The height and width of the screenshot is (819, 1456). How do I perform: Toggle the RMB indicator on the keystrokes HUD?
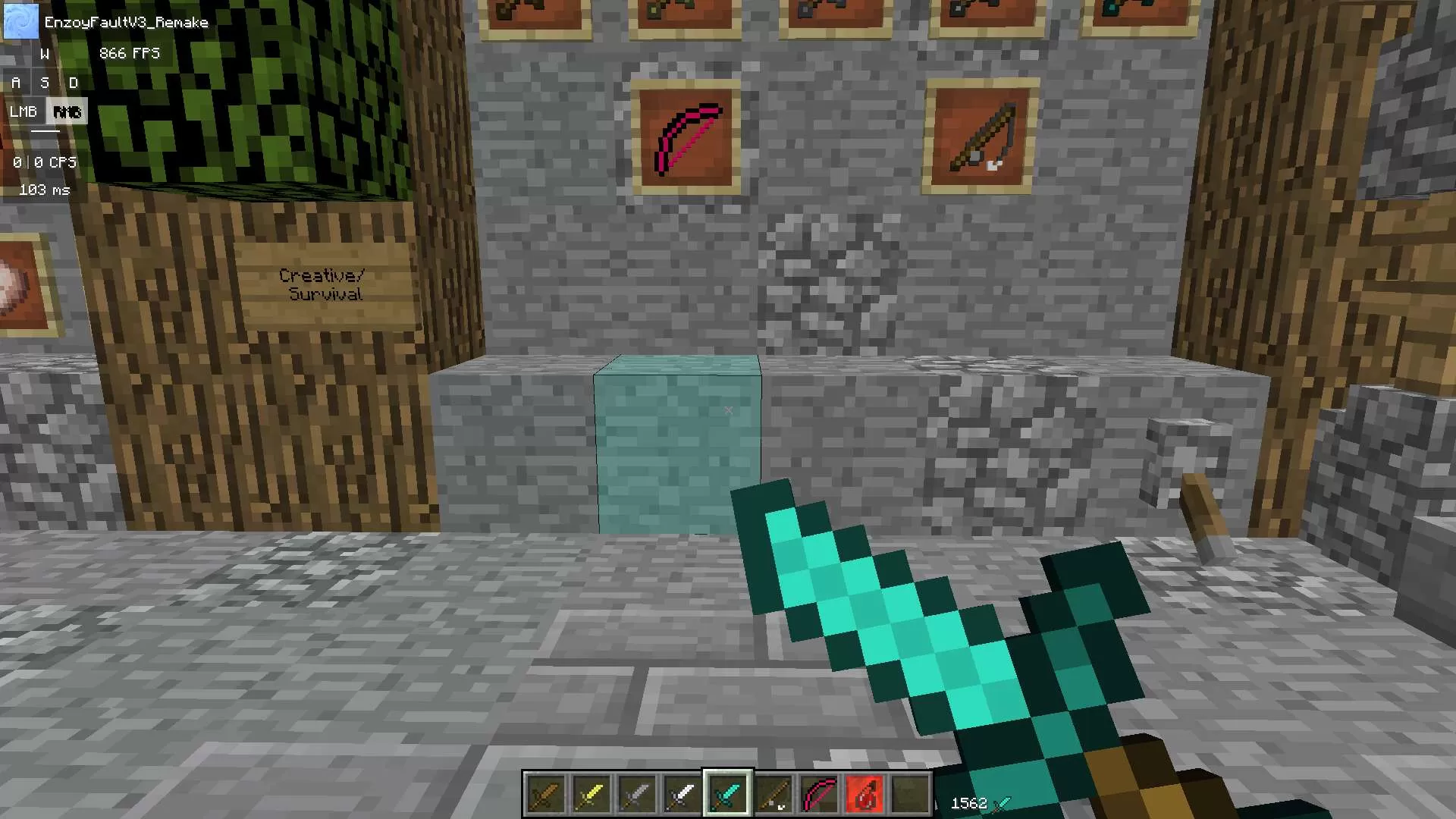68,111
